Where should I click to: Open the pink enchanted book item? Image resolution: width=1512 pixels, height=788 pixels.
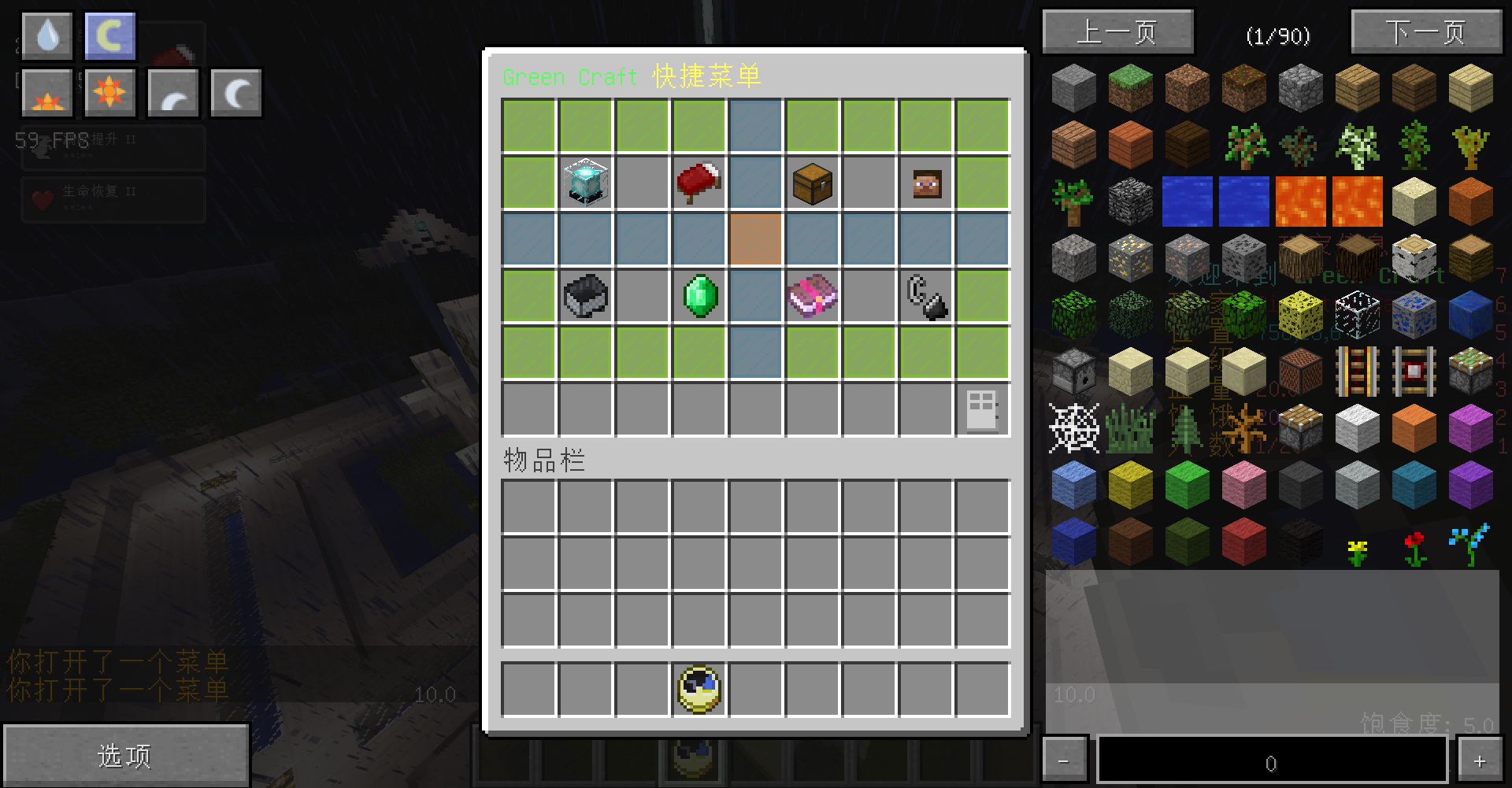click(813, 296)
